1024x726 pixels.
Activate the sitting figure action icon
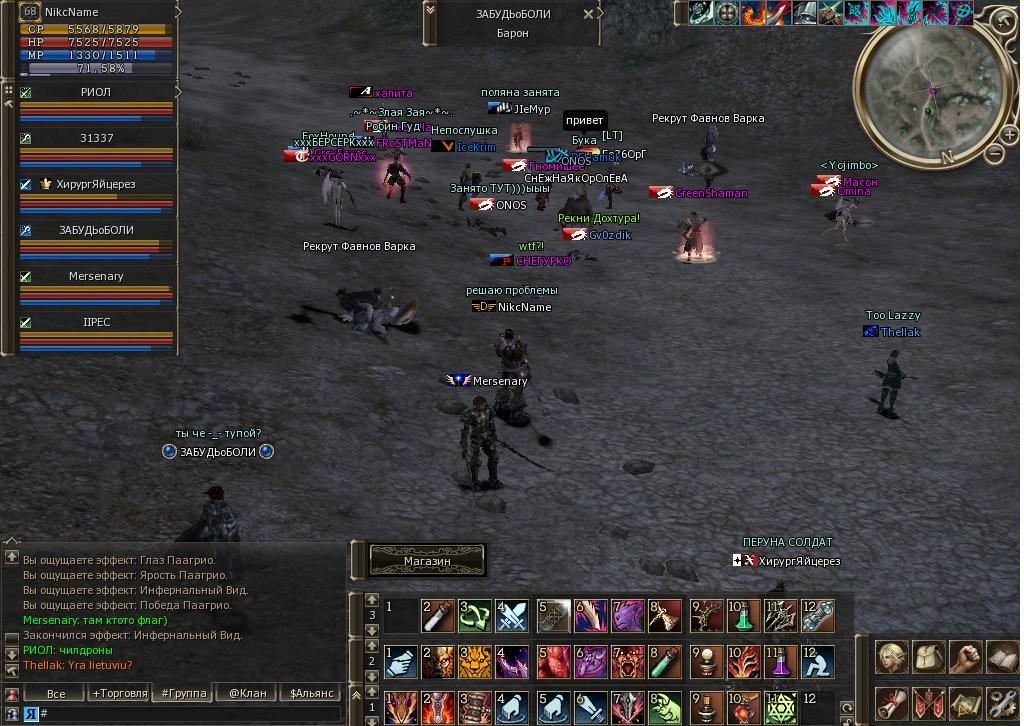[818, 662]
